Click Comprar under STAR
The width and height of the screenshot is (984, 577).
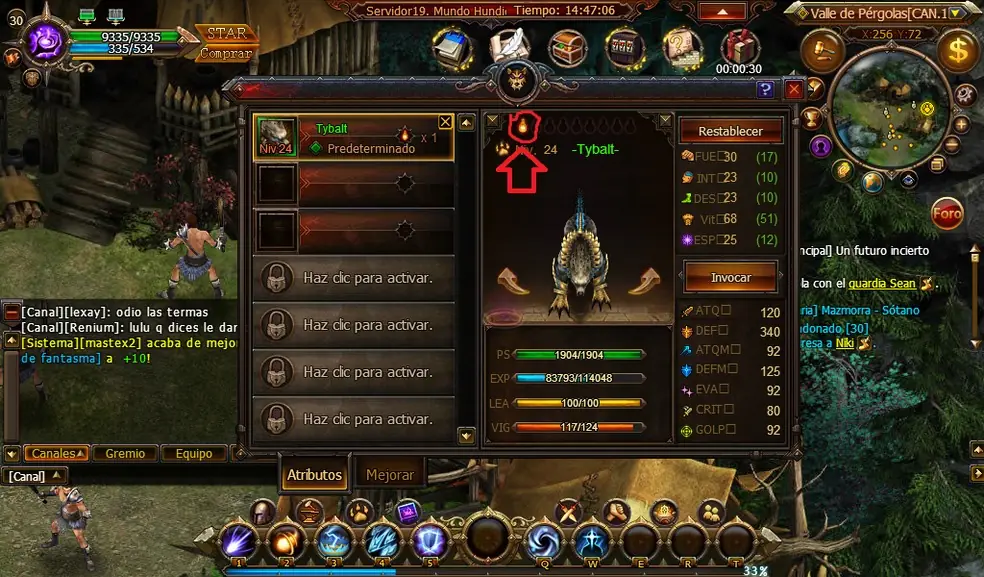[x=226, y=53]
